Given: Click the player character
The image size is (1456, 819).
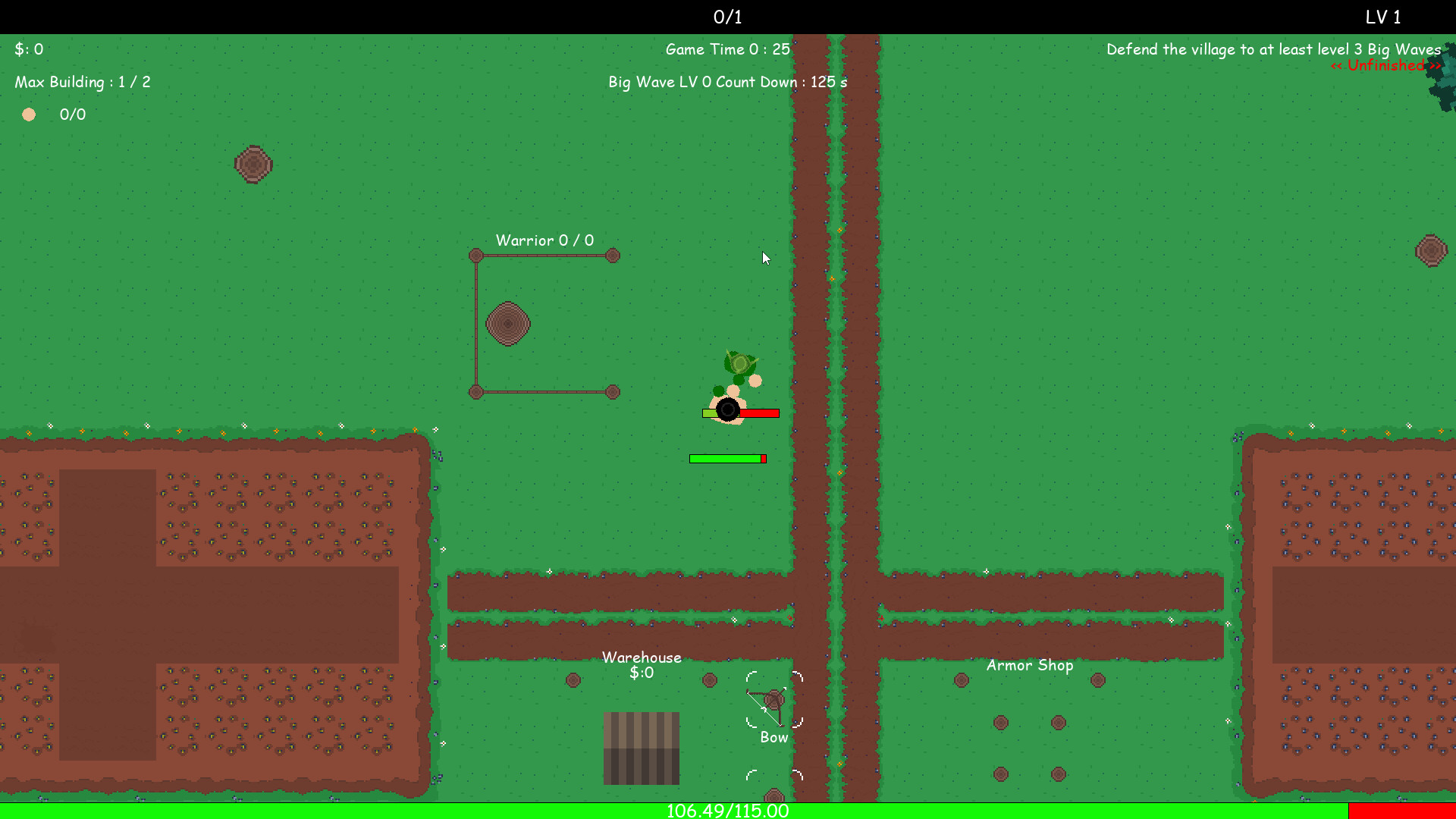Looking at the screenshot, I should coord(727,410).
